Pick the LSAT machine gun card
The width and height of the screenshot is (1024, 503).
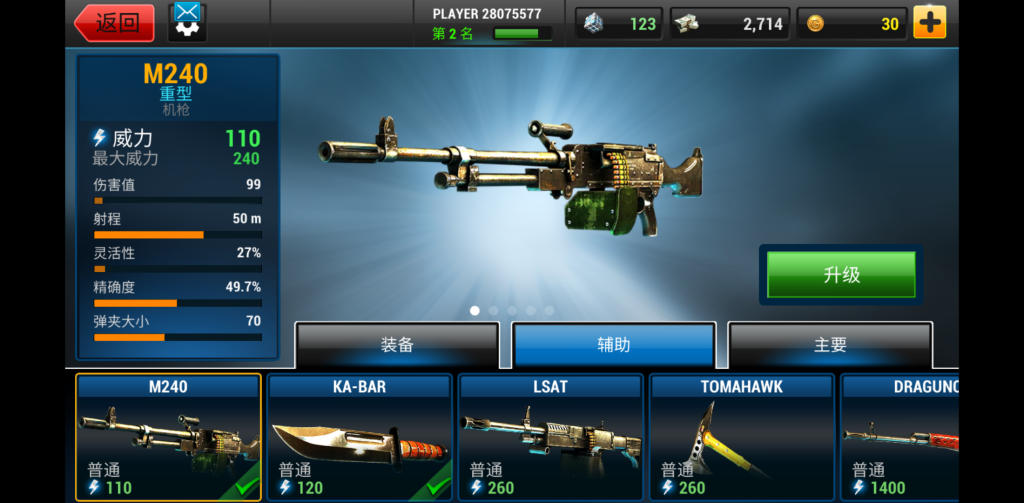(x=550, y=437)
